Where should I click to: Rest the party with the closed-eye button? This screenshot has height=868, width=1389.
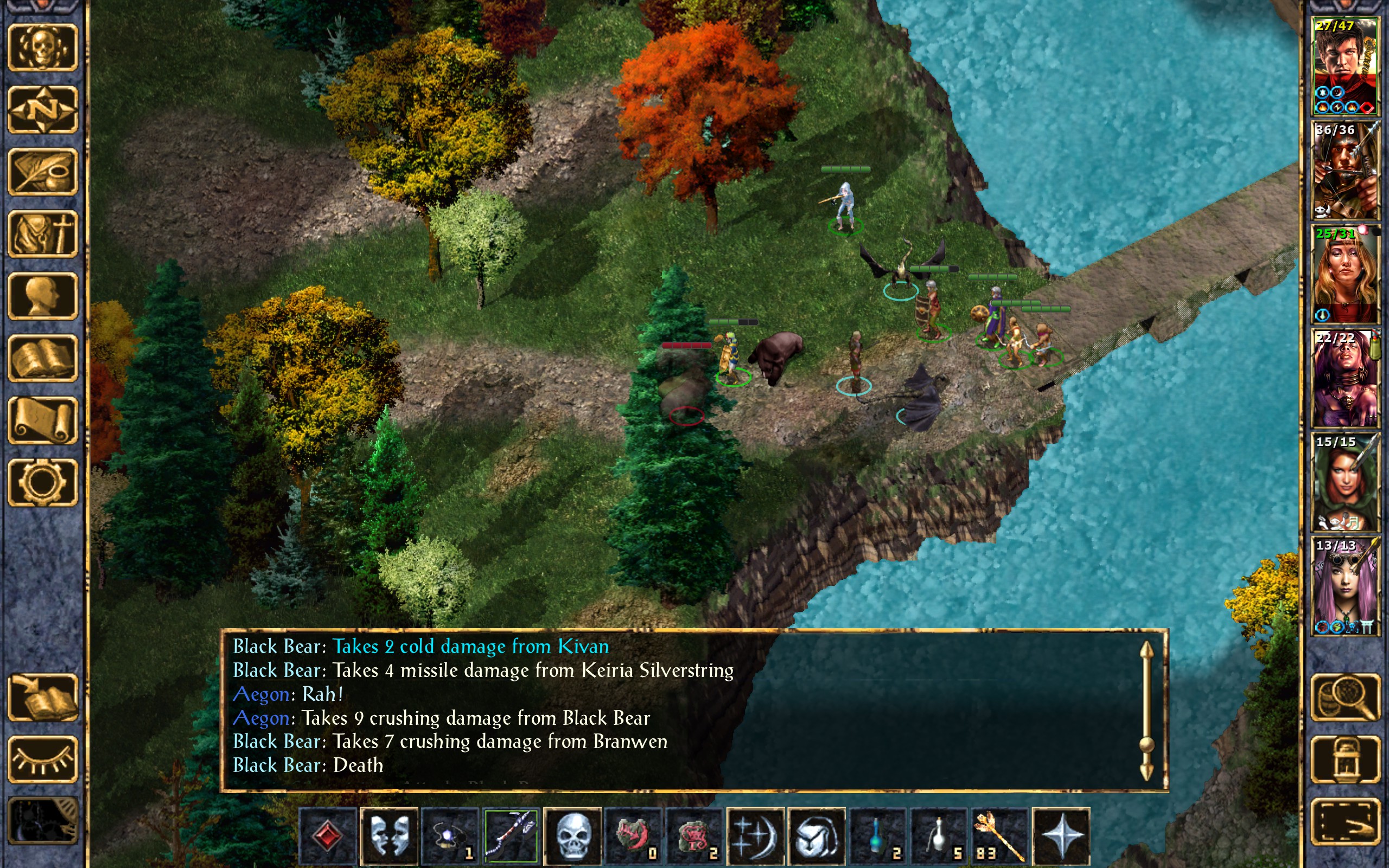tap(43, 759)
